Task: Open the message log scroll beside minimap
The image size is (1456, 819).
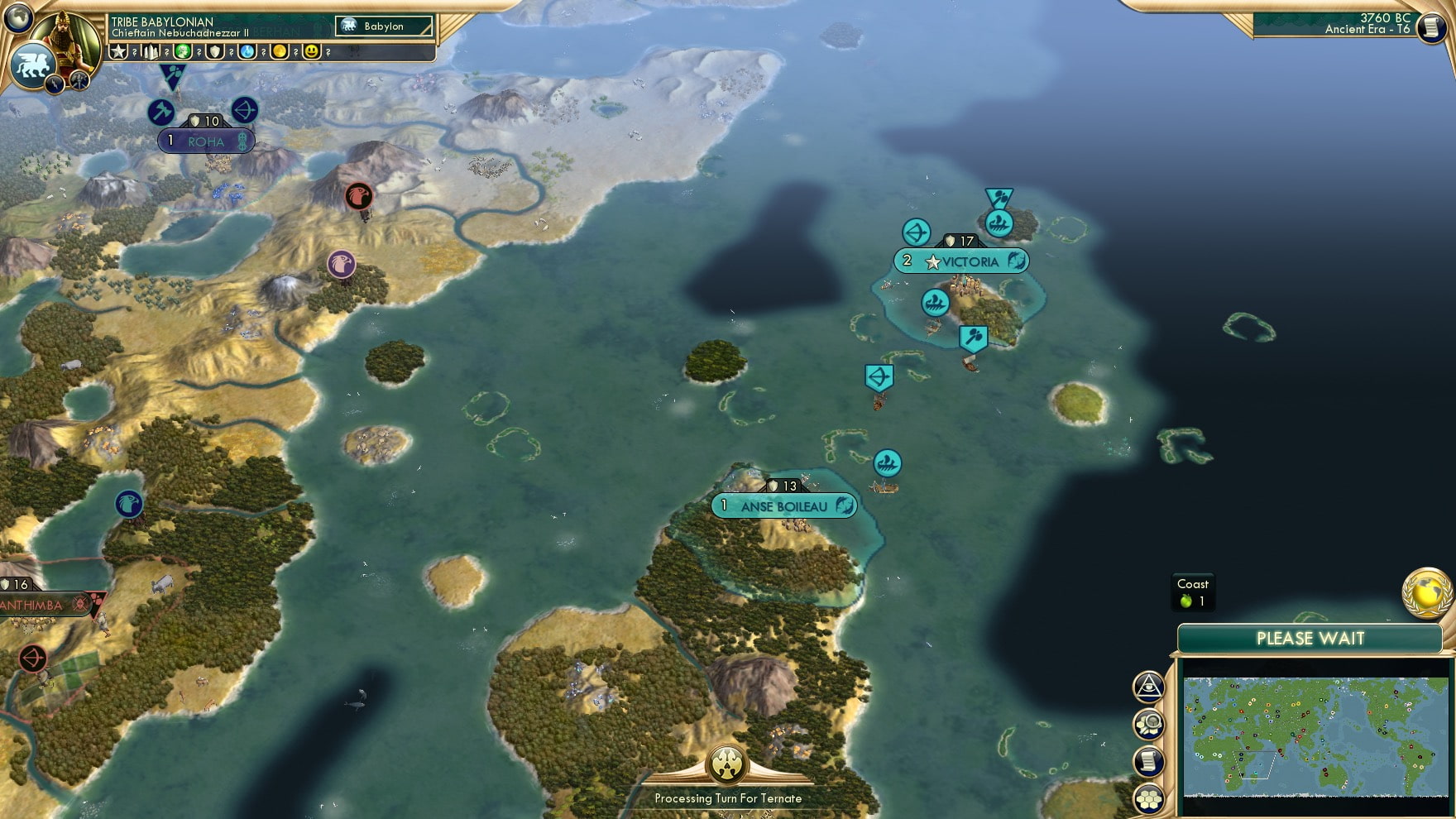Action: click(1149, 761)
